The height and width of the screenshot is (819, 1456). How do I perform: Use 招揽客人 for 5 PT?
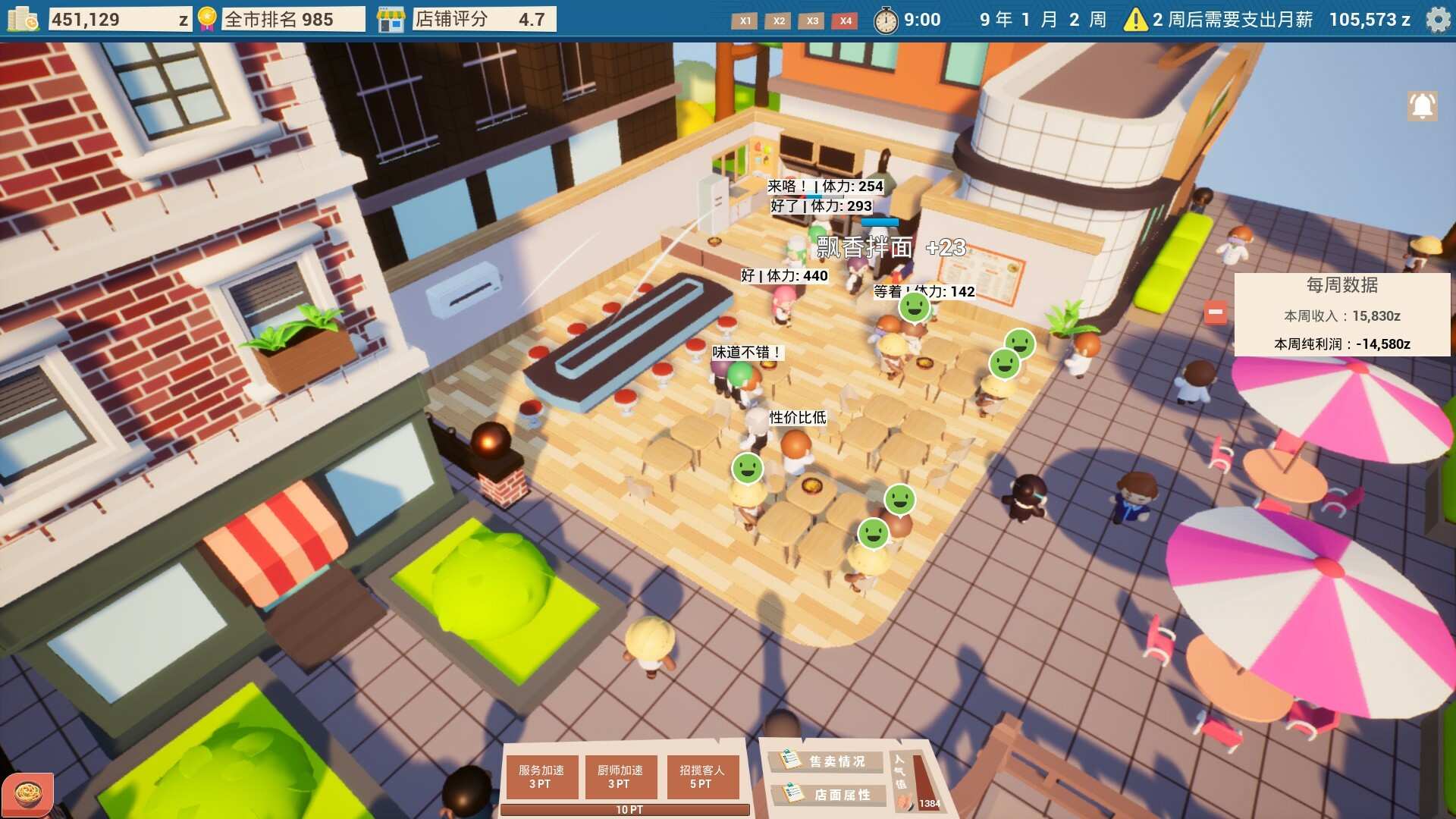(702, 777)
